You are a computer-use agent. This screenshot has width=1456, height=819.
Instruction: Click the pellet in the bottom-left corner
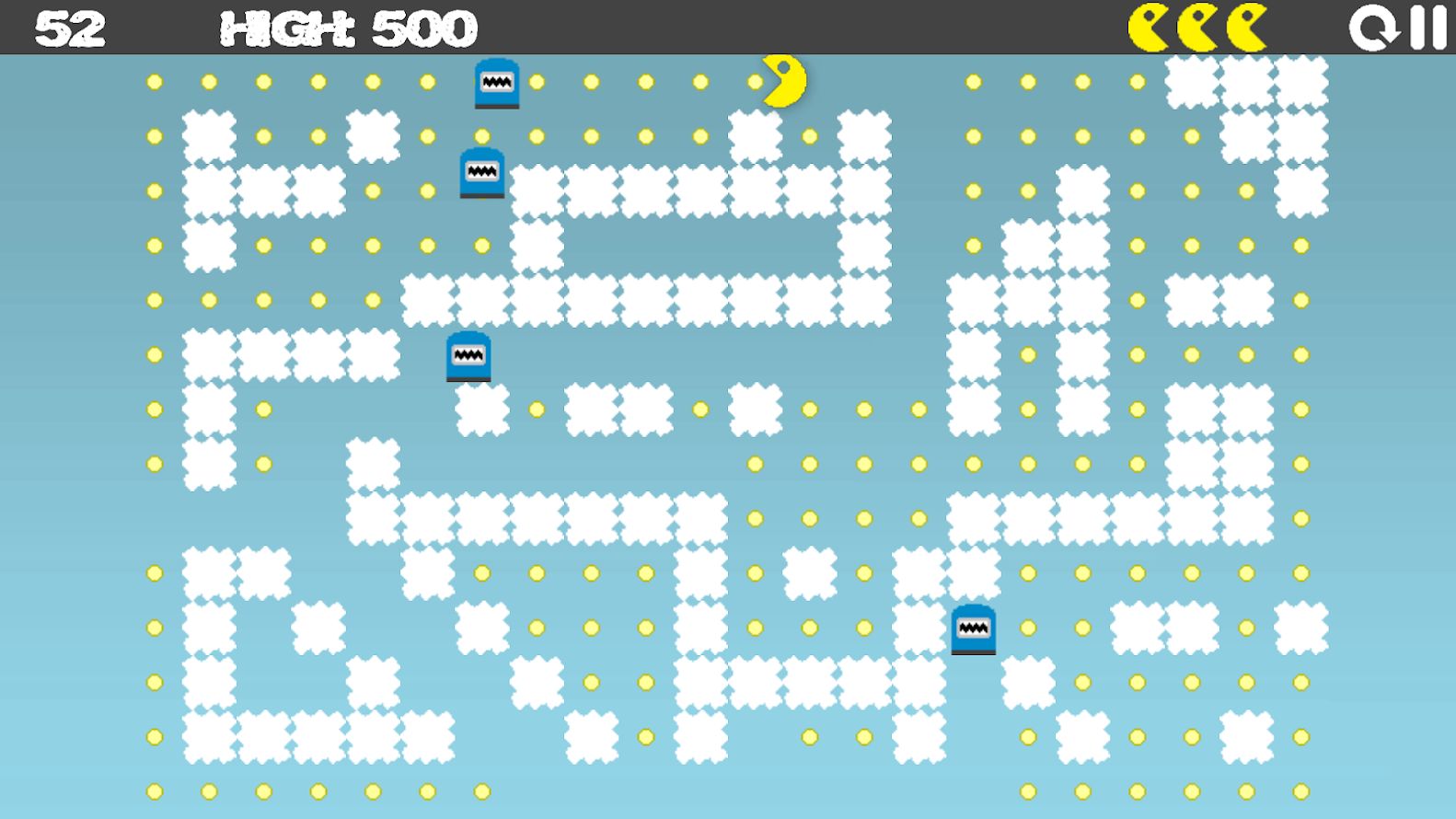152,790
